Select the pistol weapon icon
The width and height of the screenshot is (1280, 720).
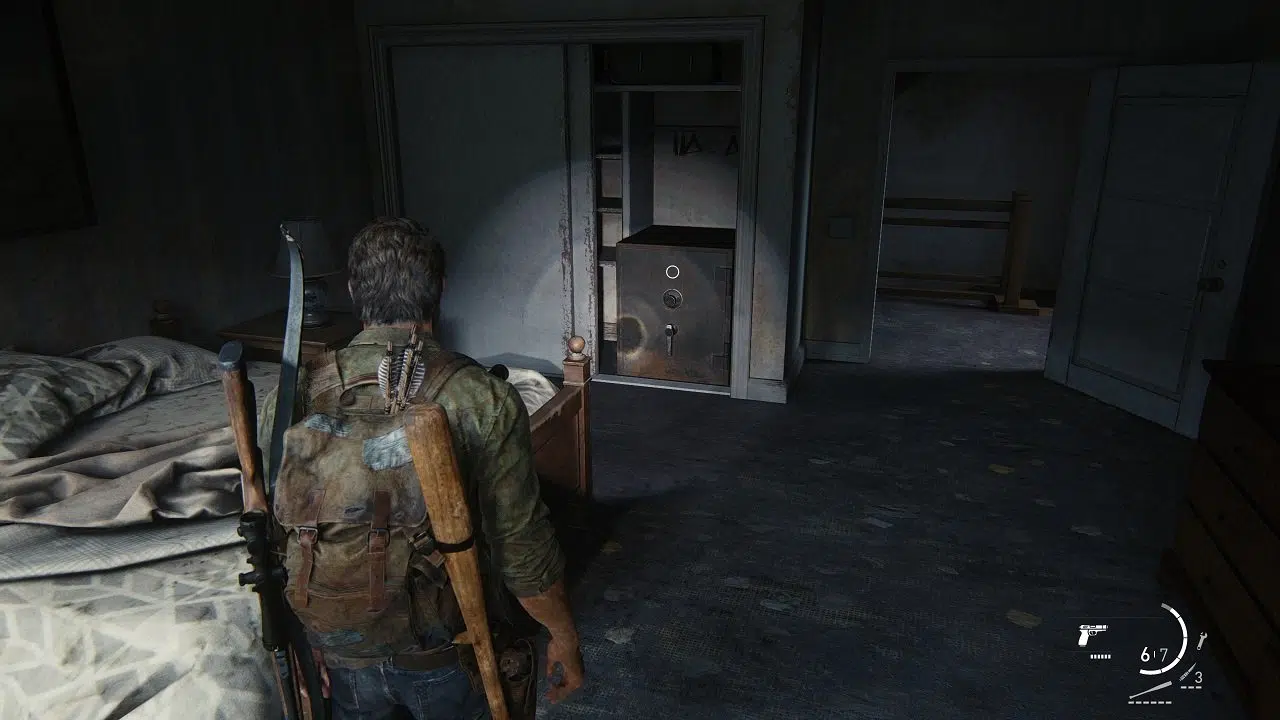[1091, 637]
